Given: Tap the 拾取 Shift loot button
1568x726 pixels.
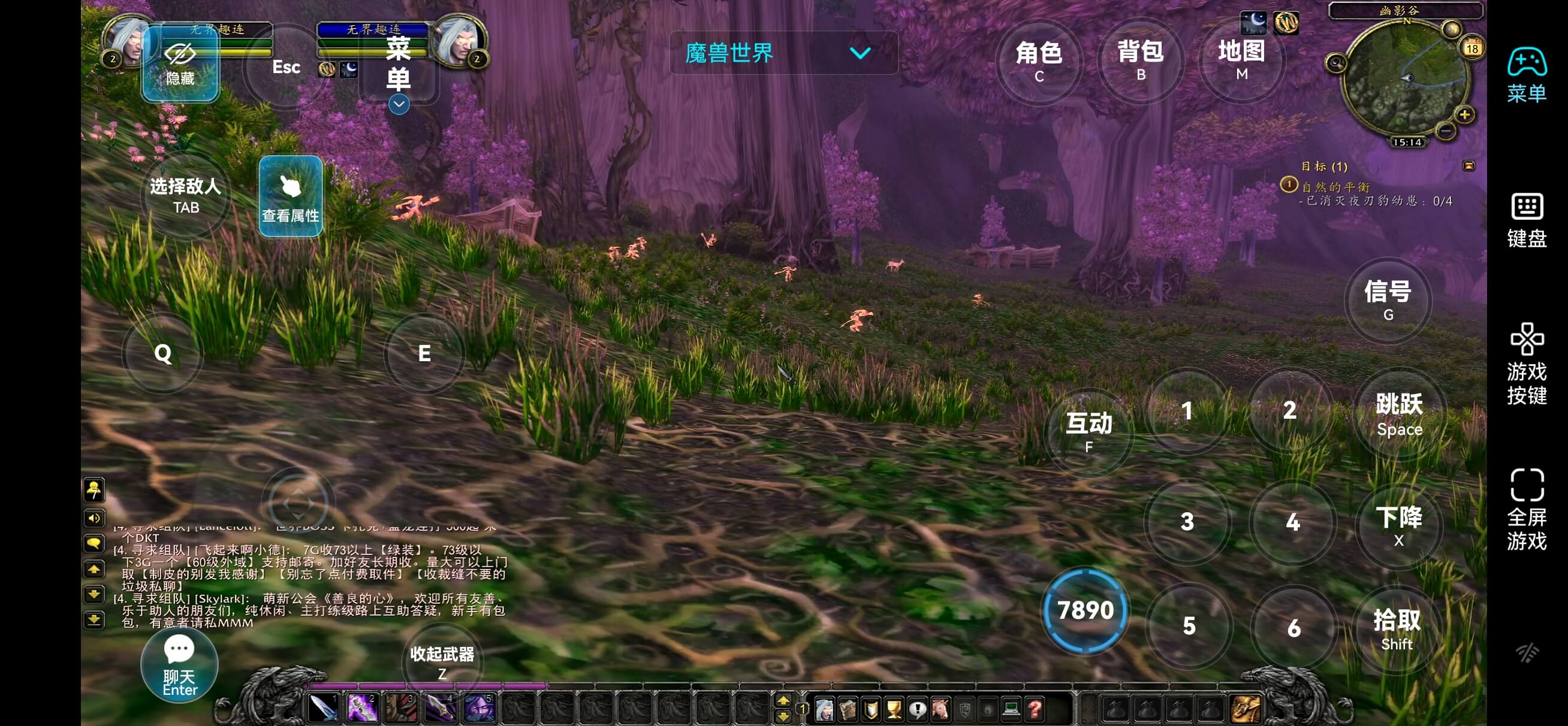Looking at the screenshot, I should (x=1397, y=628).
